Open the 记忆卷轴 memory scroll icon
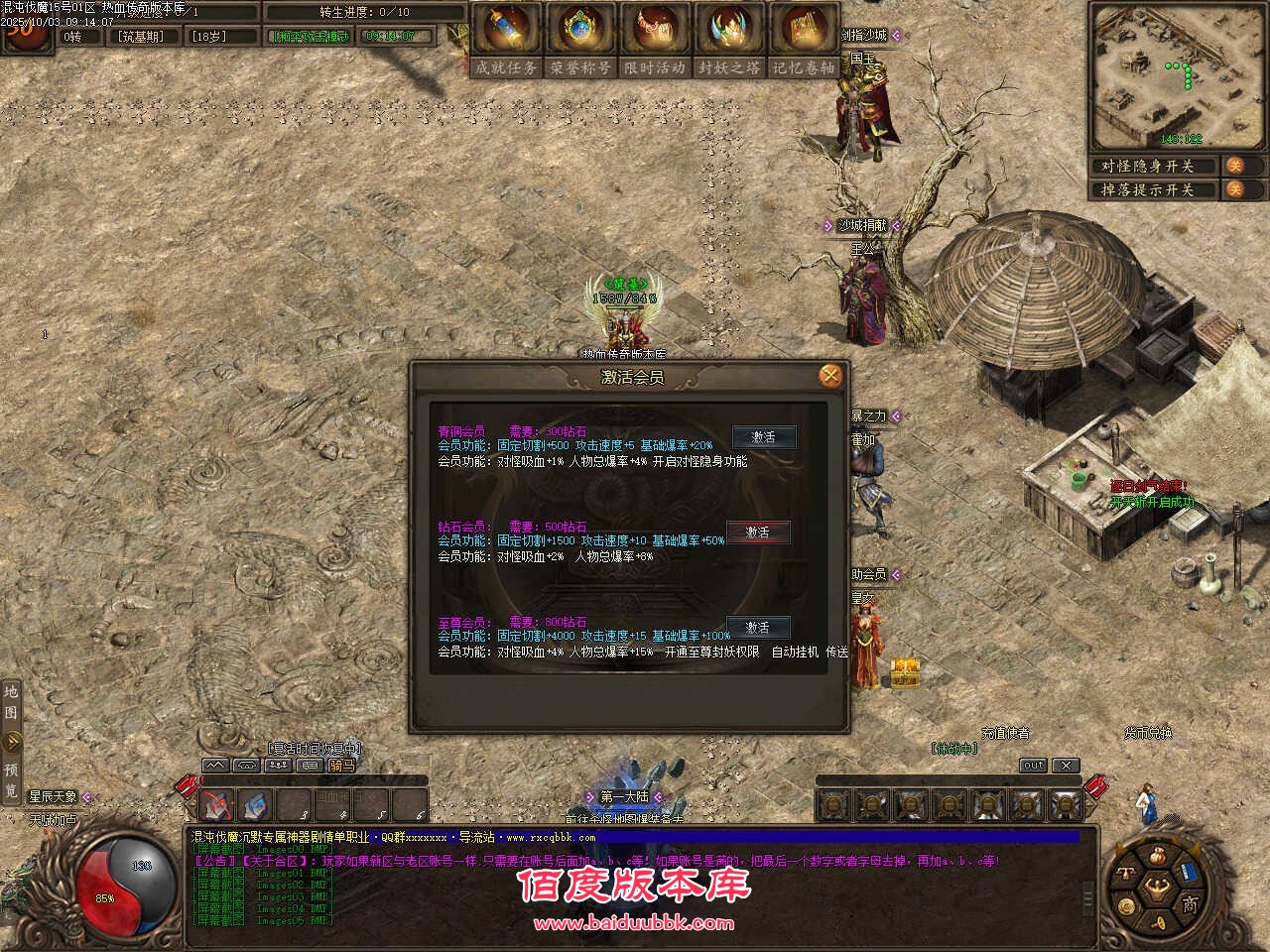1270x952 pixels. pyautogui.click(x=804, y=40)
